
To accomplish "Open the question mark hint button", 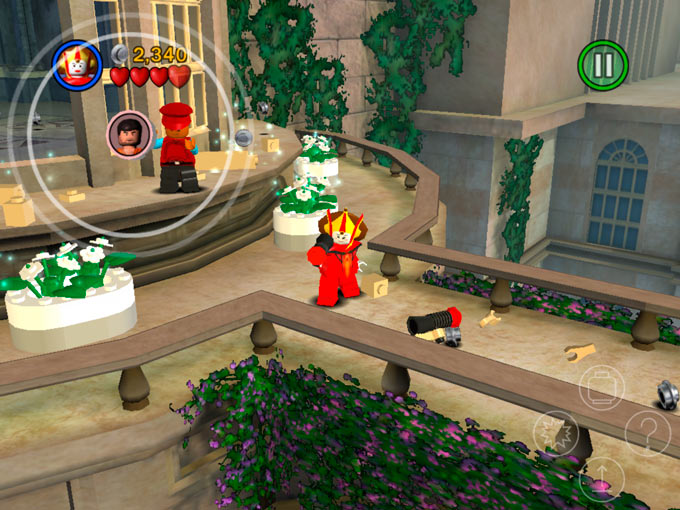I will [648, 434].
